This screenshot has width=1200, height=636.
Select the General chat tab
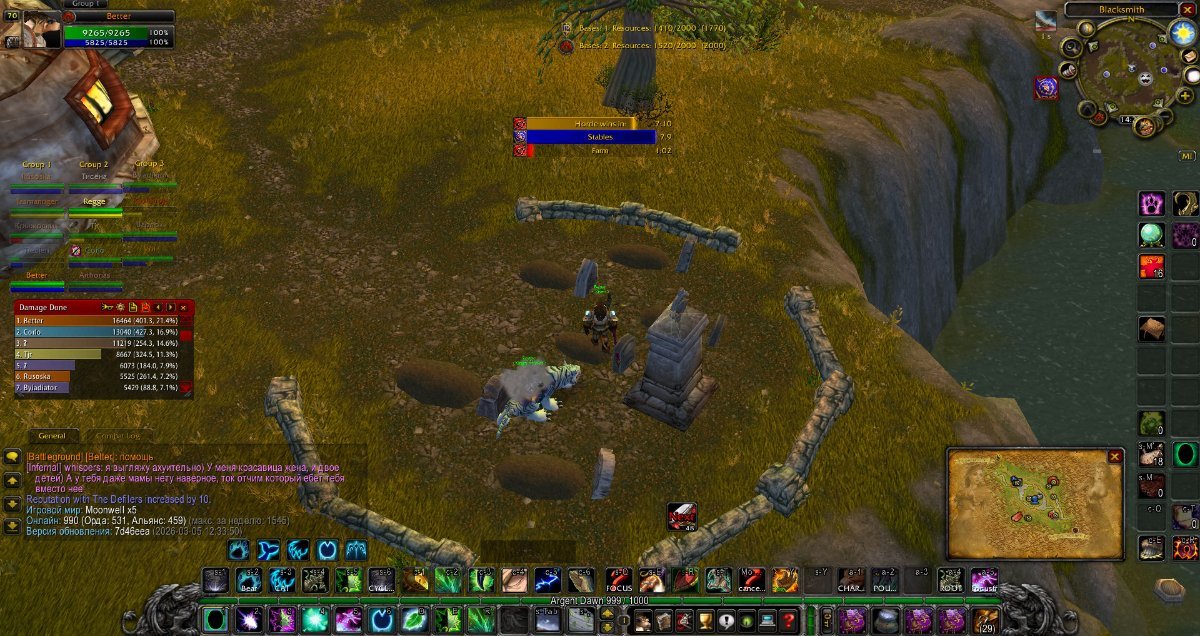pyautogui.click(x=51, y=436)
